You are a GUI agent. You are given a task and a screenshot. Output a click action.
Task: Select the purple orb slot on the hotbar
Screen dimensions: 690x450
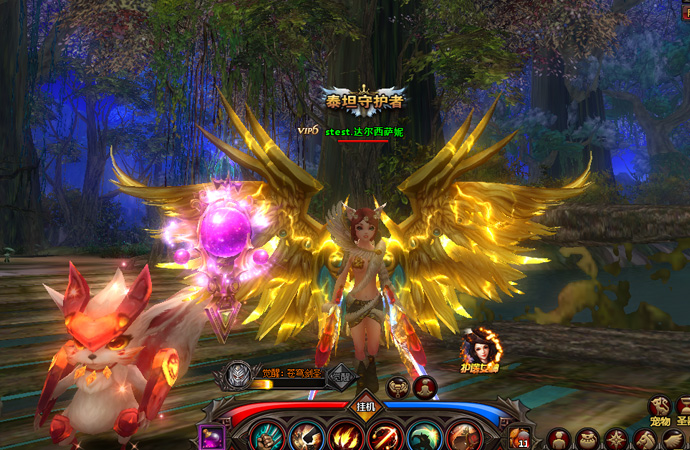pyautogui.click(x=213, y=437)
